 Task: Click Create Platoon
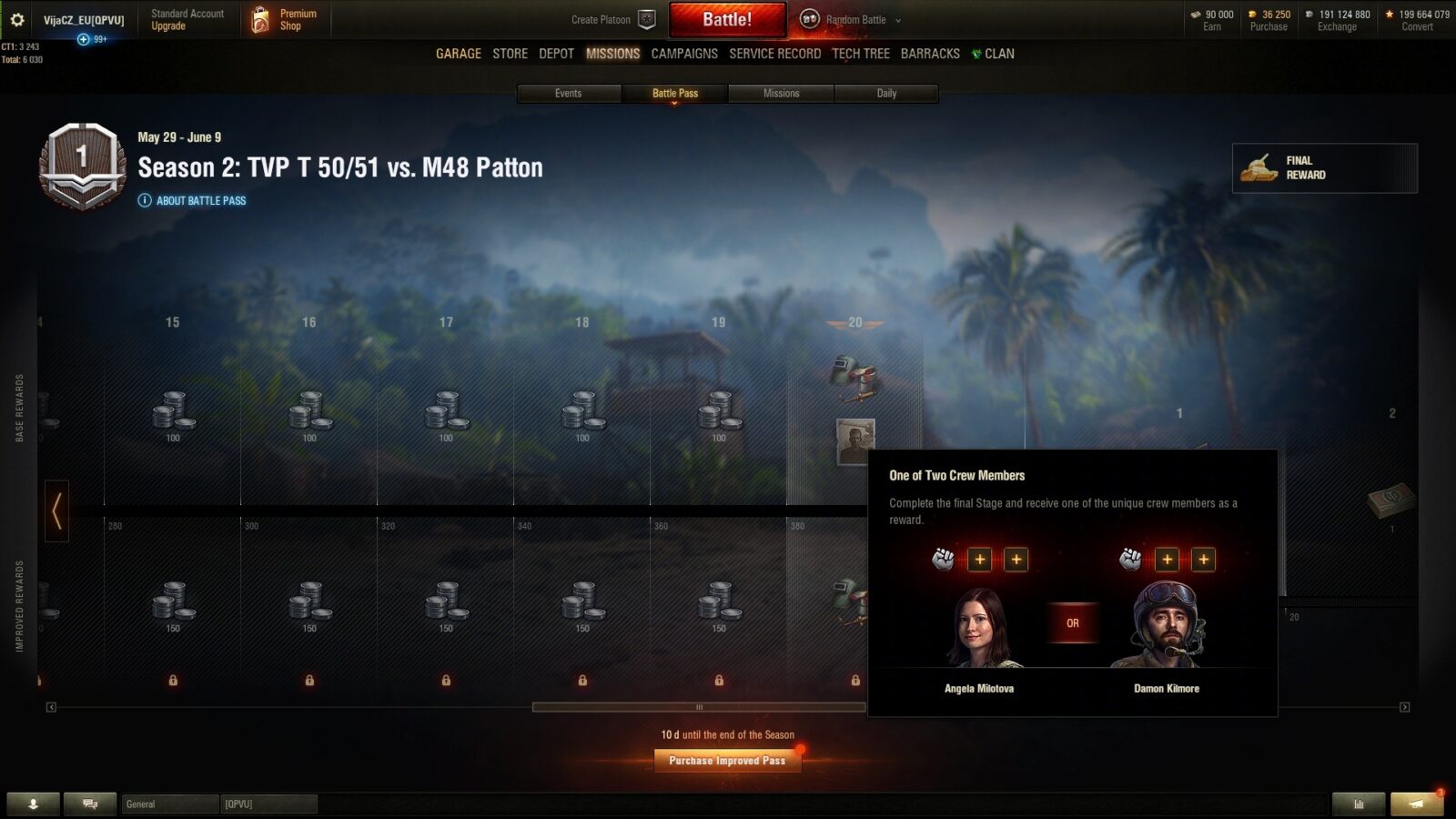[x=612, y=19]
